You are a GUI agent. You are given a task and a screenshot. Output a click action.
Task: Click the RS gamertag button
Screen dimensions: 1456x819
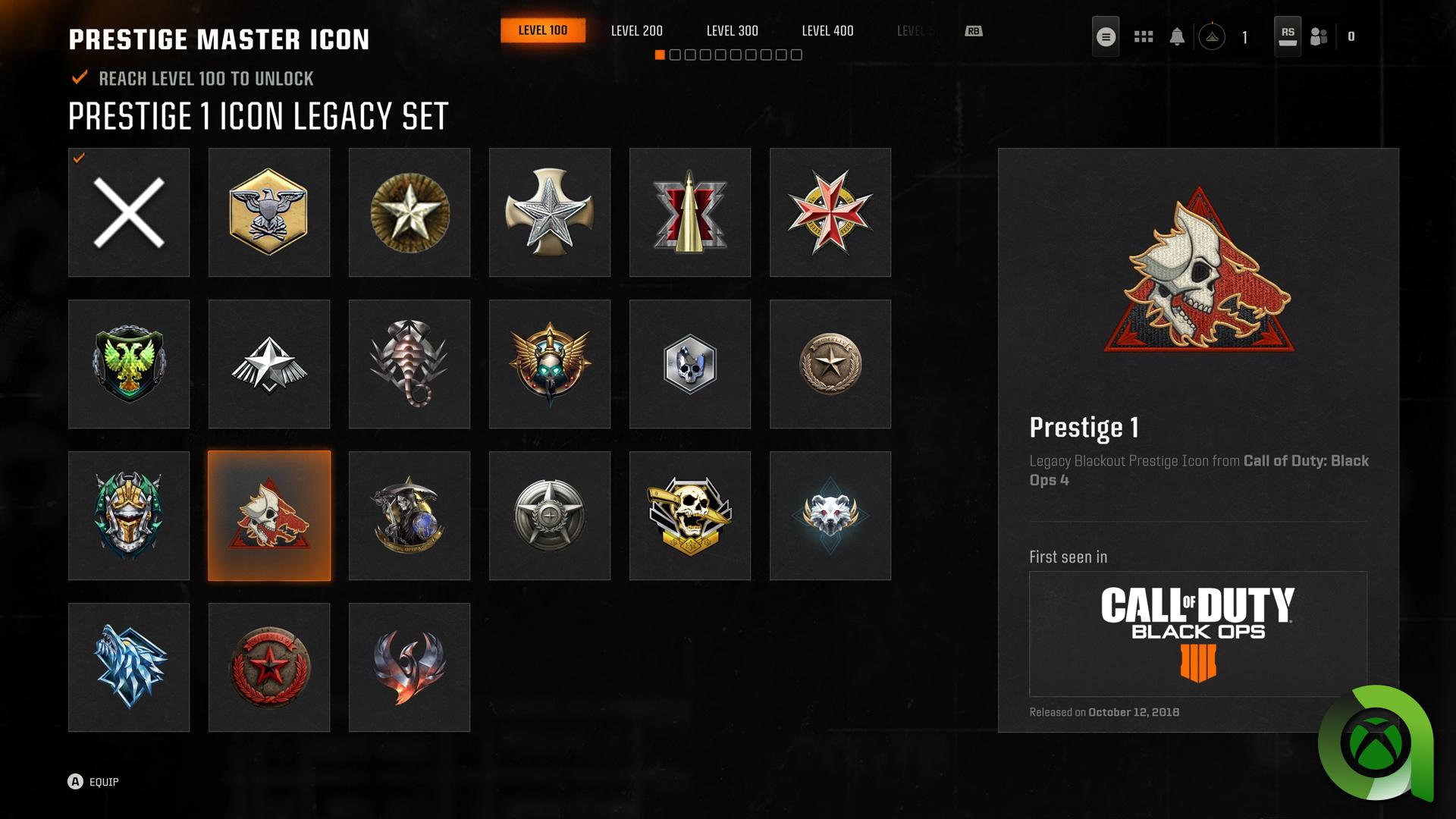click(1287, 35)
